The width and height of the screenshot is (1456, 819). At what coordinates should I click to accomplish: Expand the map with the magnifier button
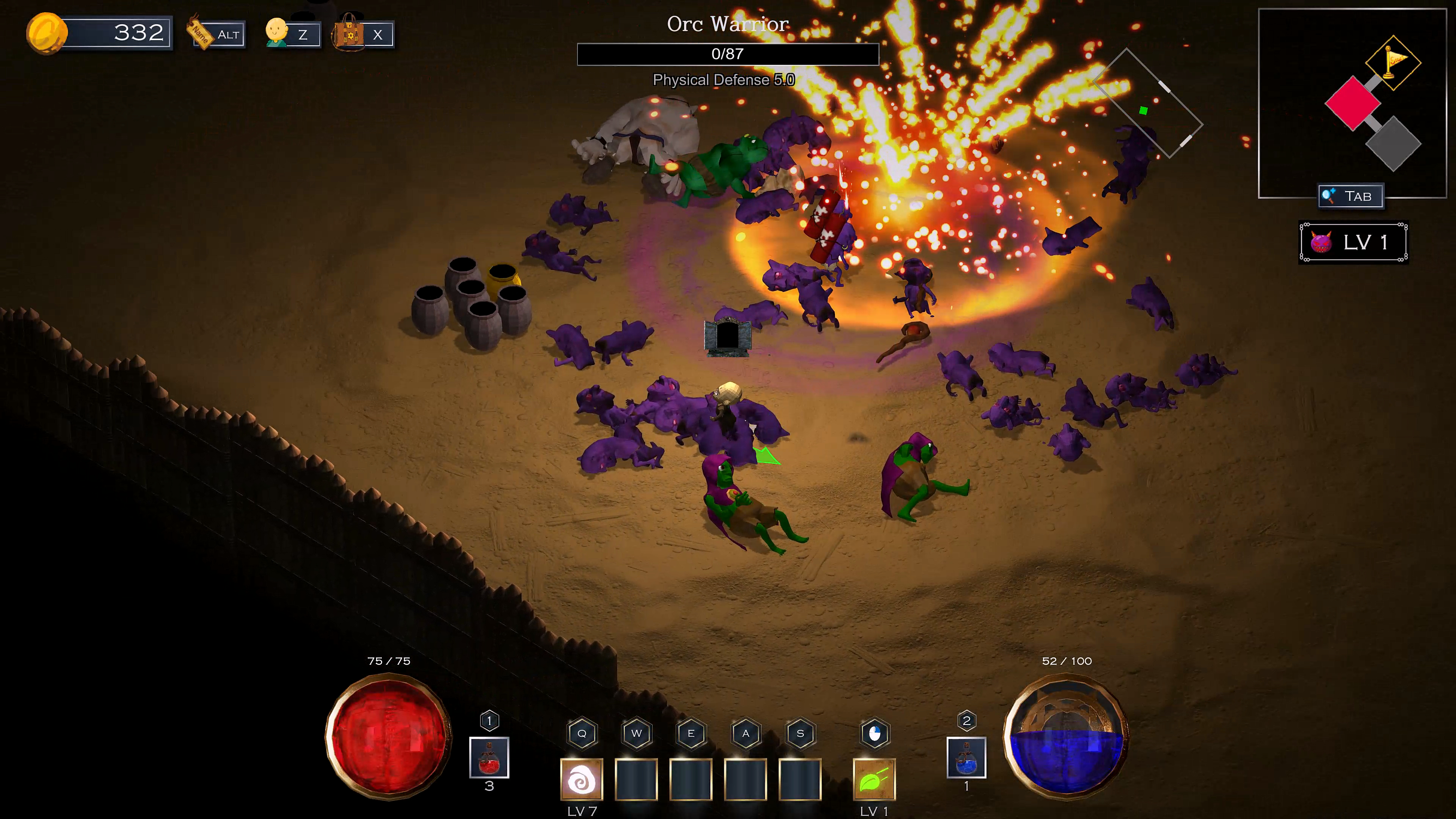pyautogui.click(x=1350, y=196)
